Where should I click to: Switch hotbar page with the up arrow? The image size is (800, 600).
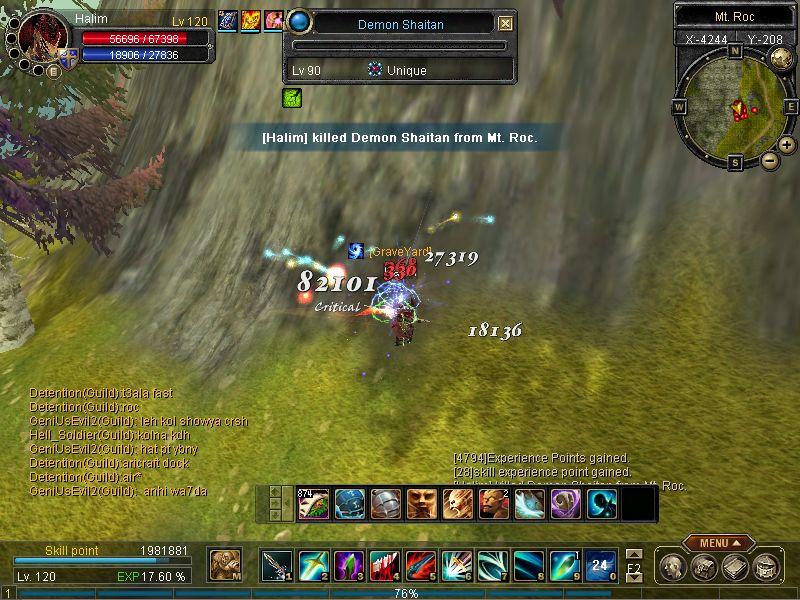point(633,553)
